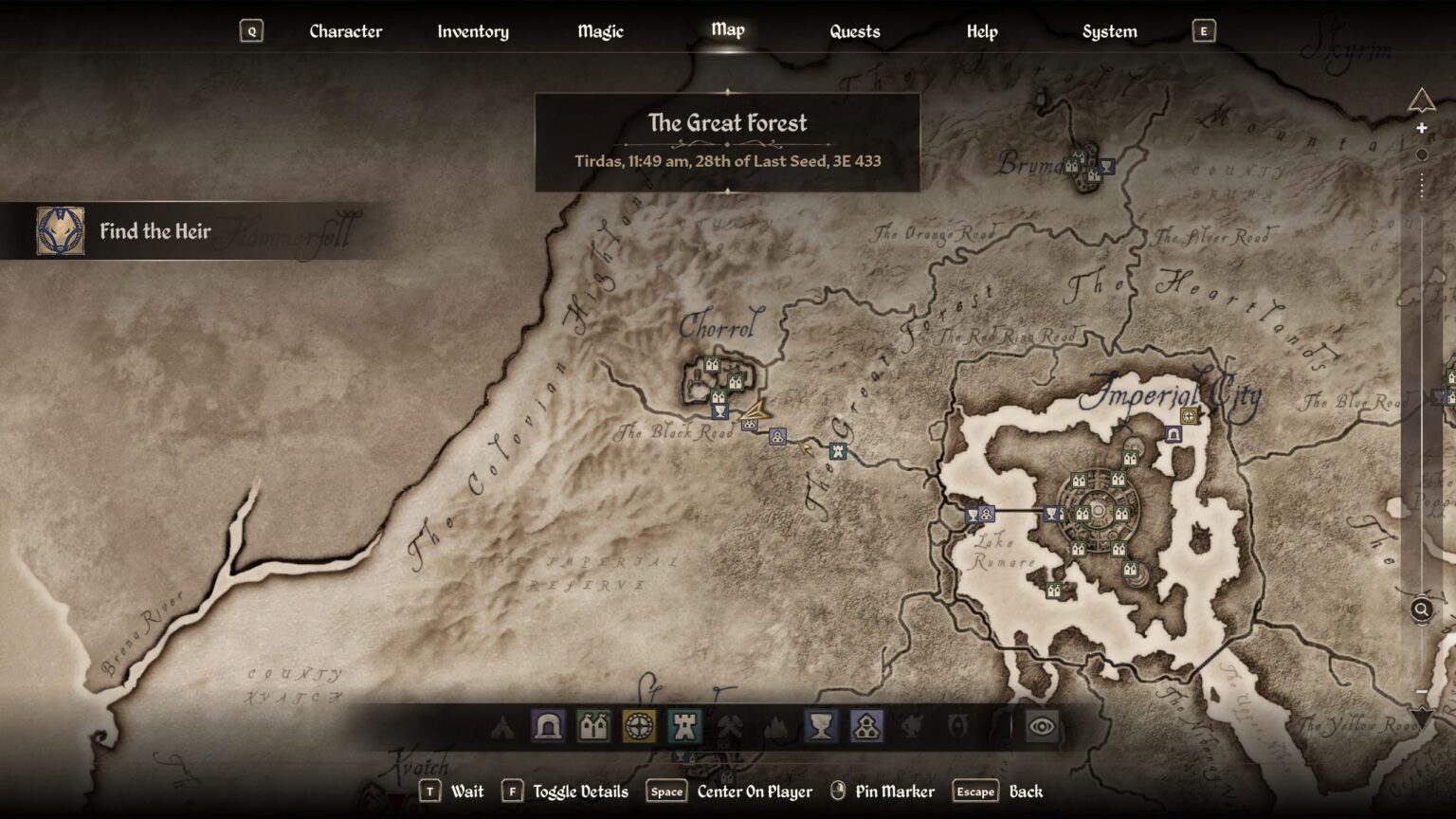Toggle the eye show-all-markers filter

click(x=1041, y=727)
